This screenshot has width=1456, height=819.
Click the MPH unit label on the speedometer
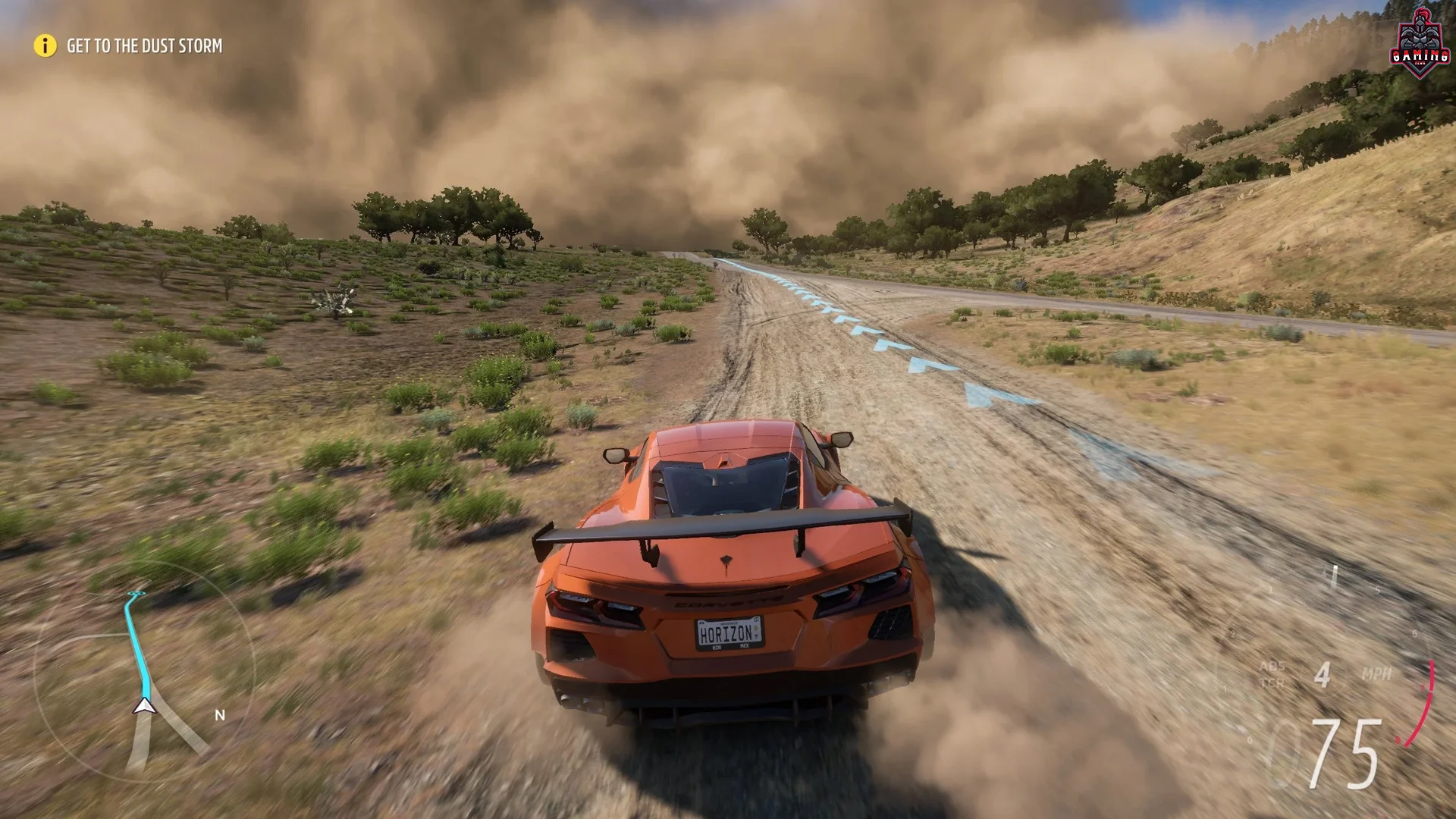click(x=1376, y=673)
